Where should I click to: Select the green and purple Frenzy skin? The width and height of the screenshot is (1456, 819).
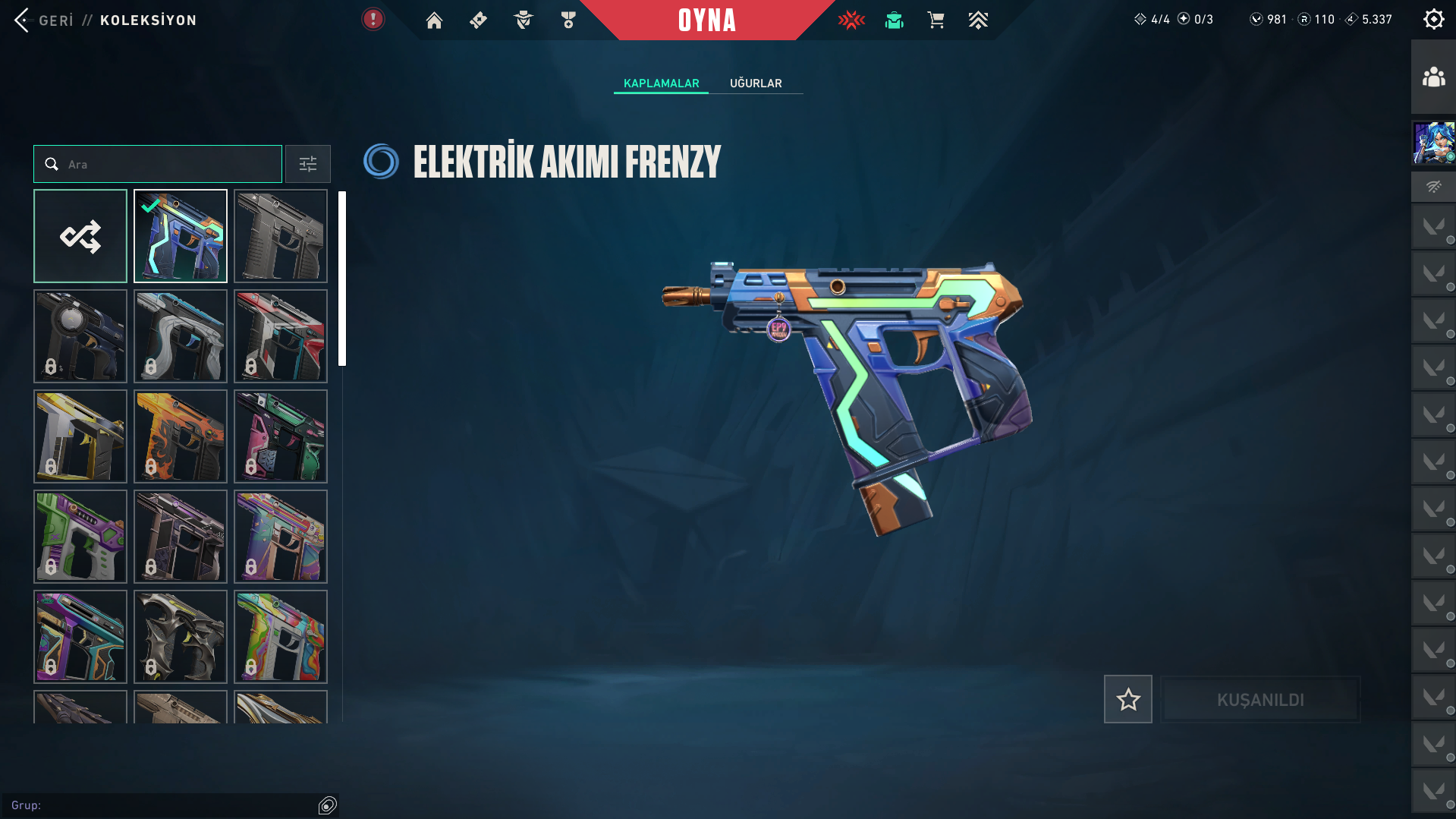point(80,537)
